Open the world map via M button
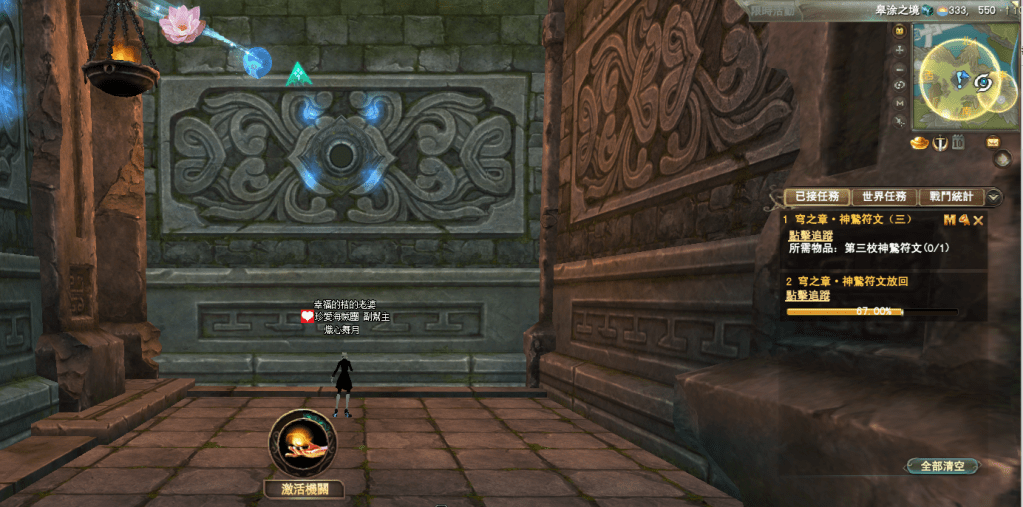1023x507 pixels. click(900, 102)
